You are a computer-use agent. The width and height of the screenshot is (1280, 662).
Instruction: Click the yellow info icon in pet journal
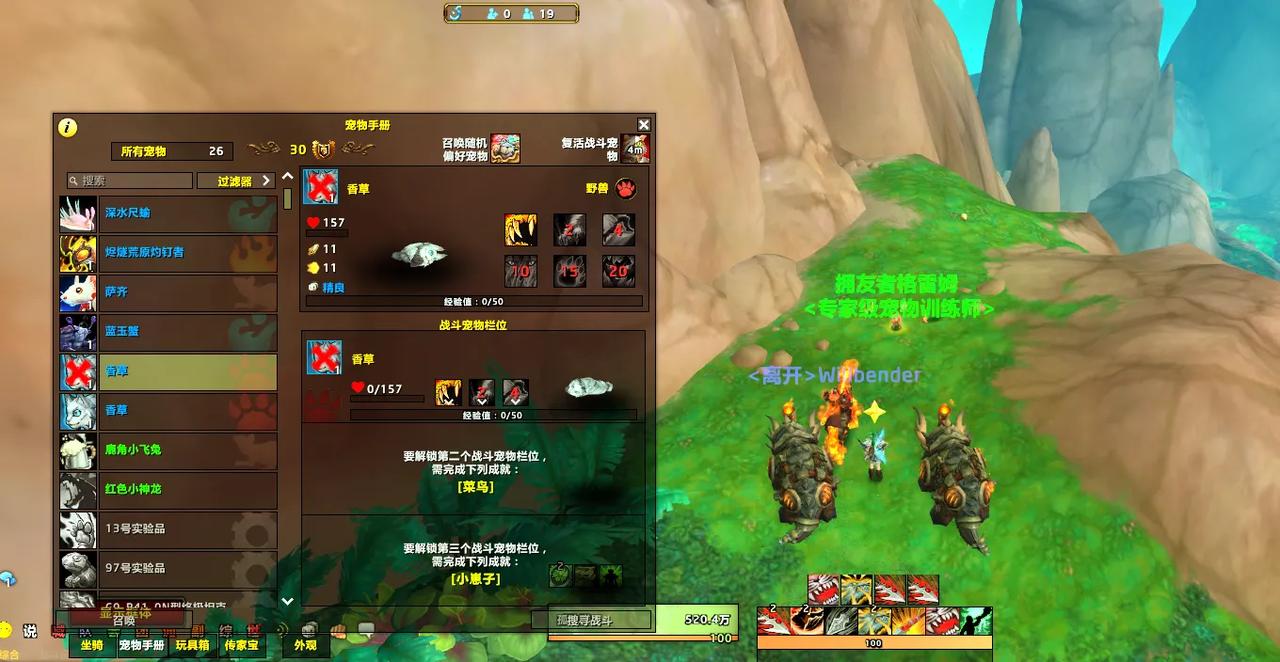67,127
